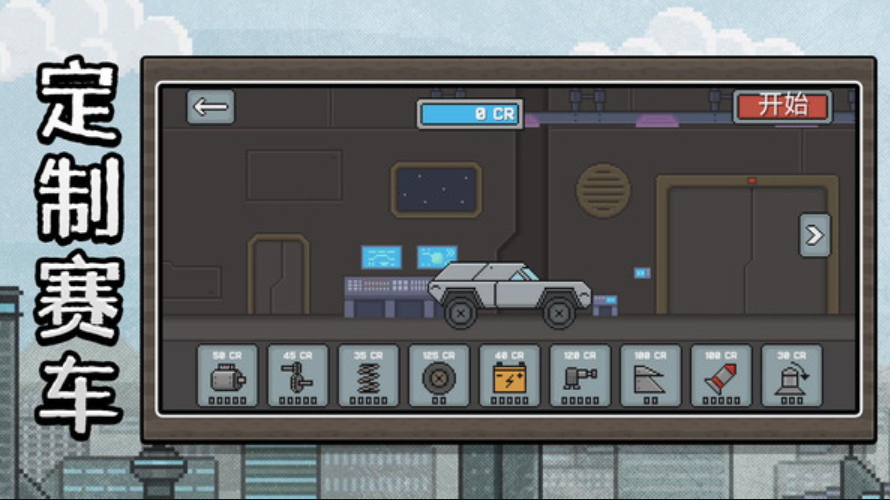Image resolution: width=890 pixels, height=500 pixels.
Task: Select the 30 CR jump thruster upgrade
Action: 792,376
